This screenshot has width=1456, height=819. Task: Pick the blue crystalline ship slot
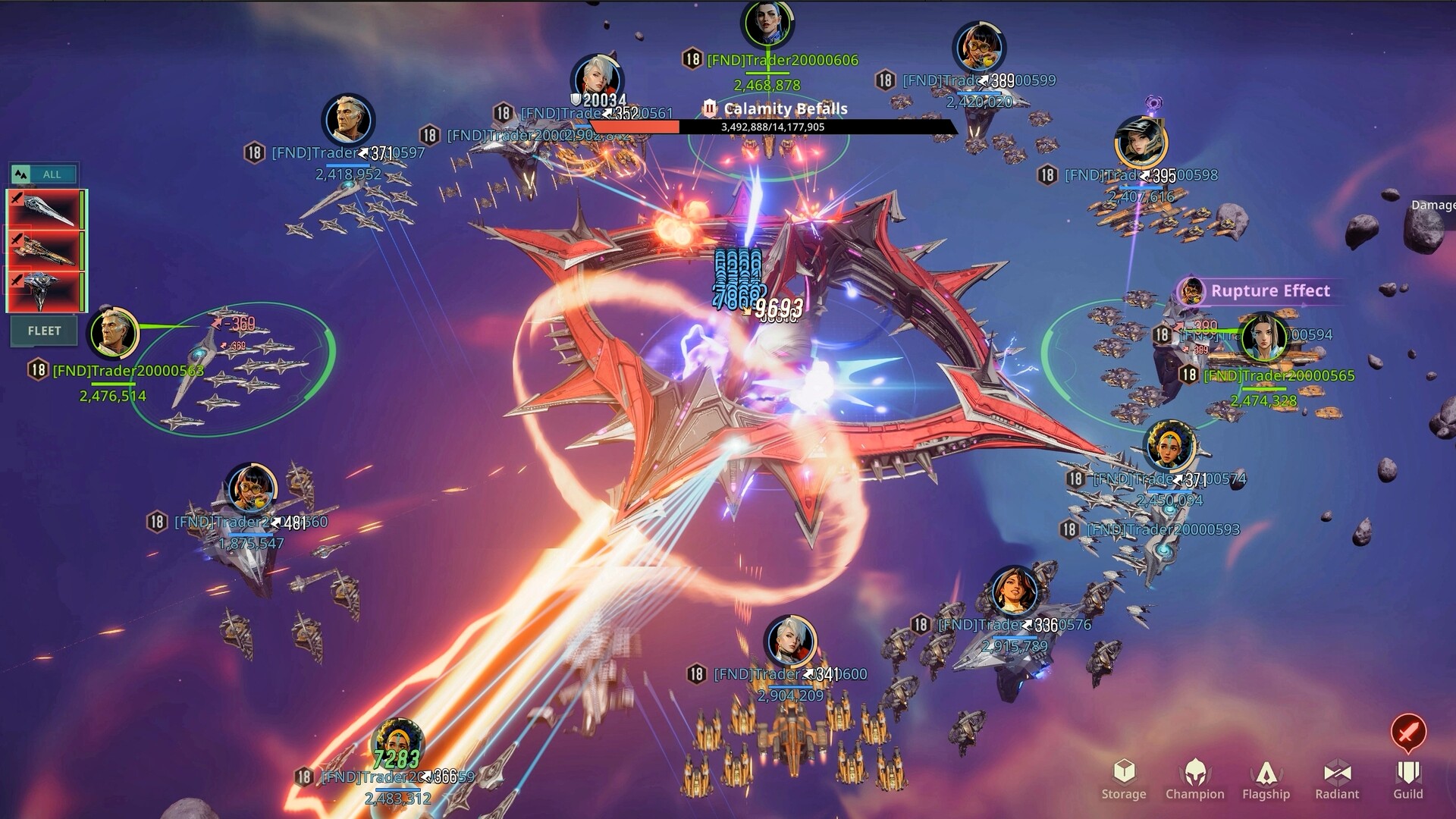tap(47, 290)
